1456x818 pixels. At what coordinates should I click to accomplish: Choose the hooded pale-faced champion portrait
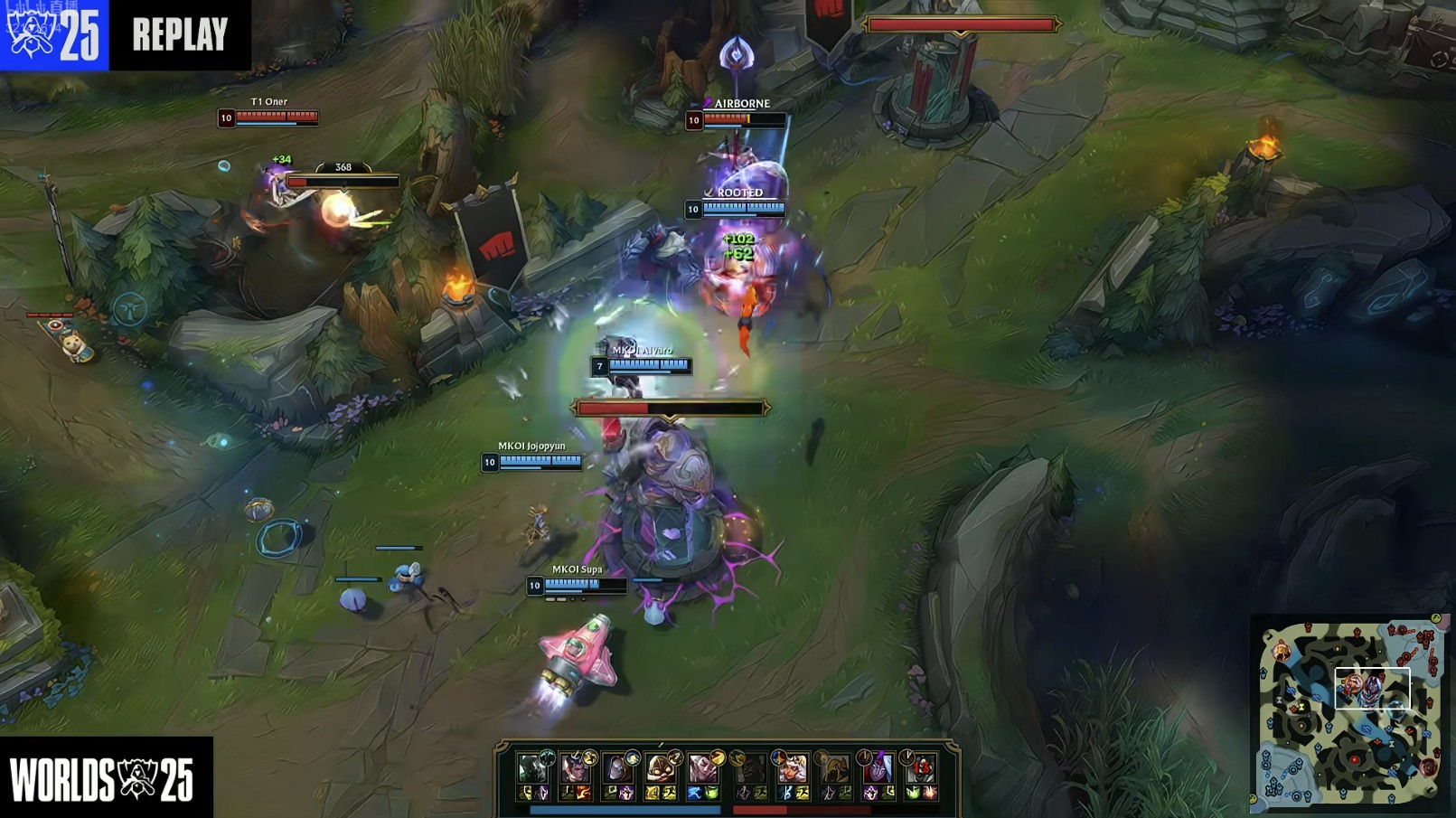616,769
